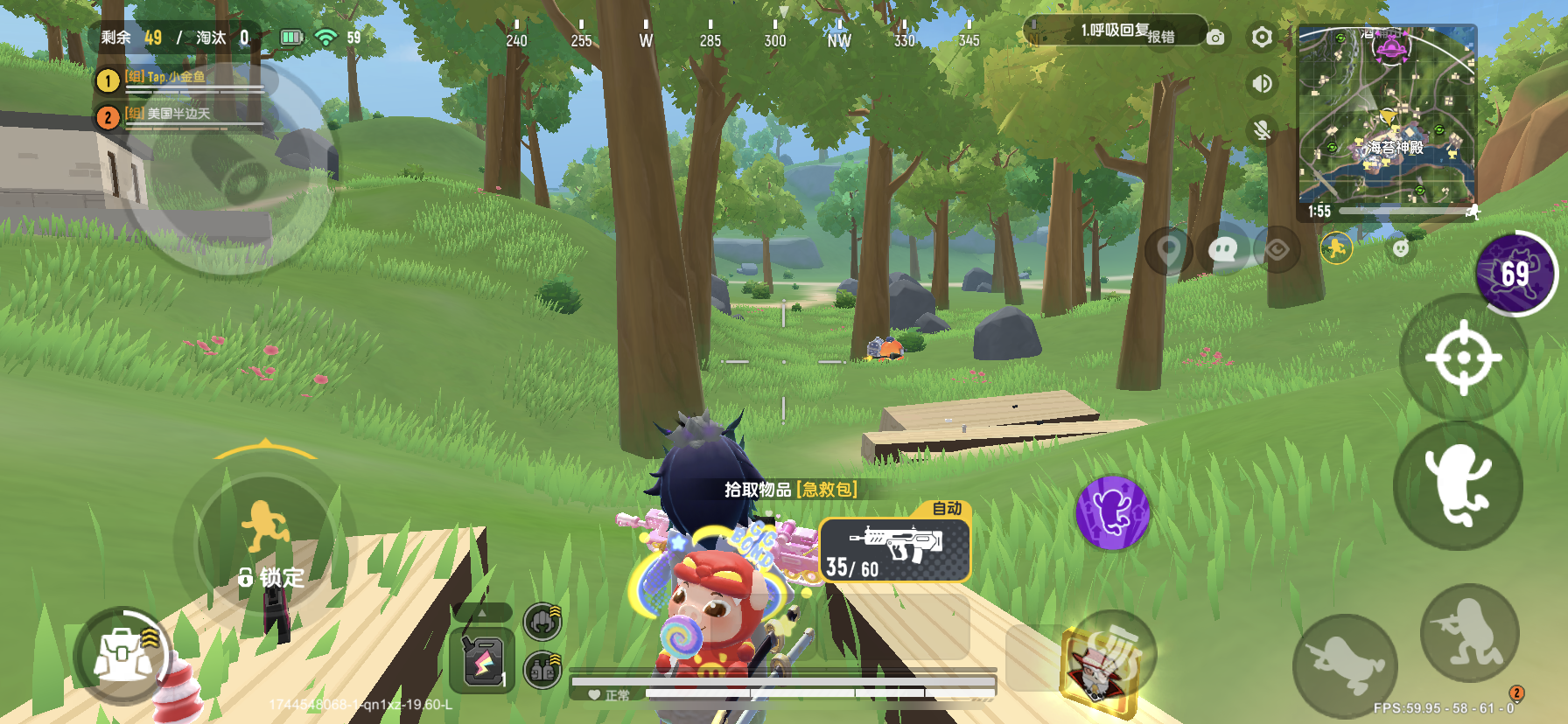1568x724 pixels.
Task: Tap the jump button
Action: (1458, 485)
